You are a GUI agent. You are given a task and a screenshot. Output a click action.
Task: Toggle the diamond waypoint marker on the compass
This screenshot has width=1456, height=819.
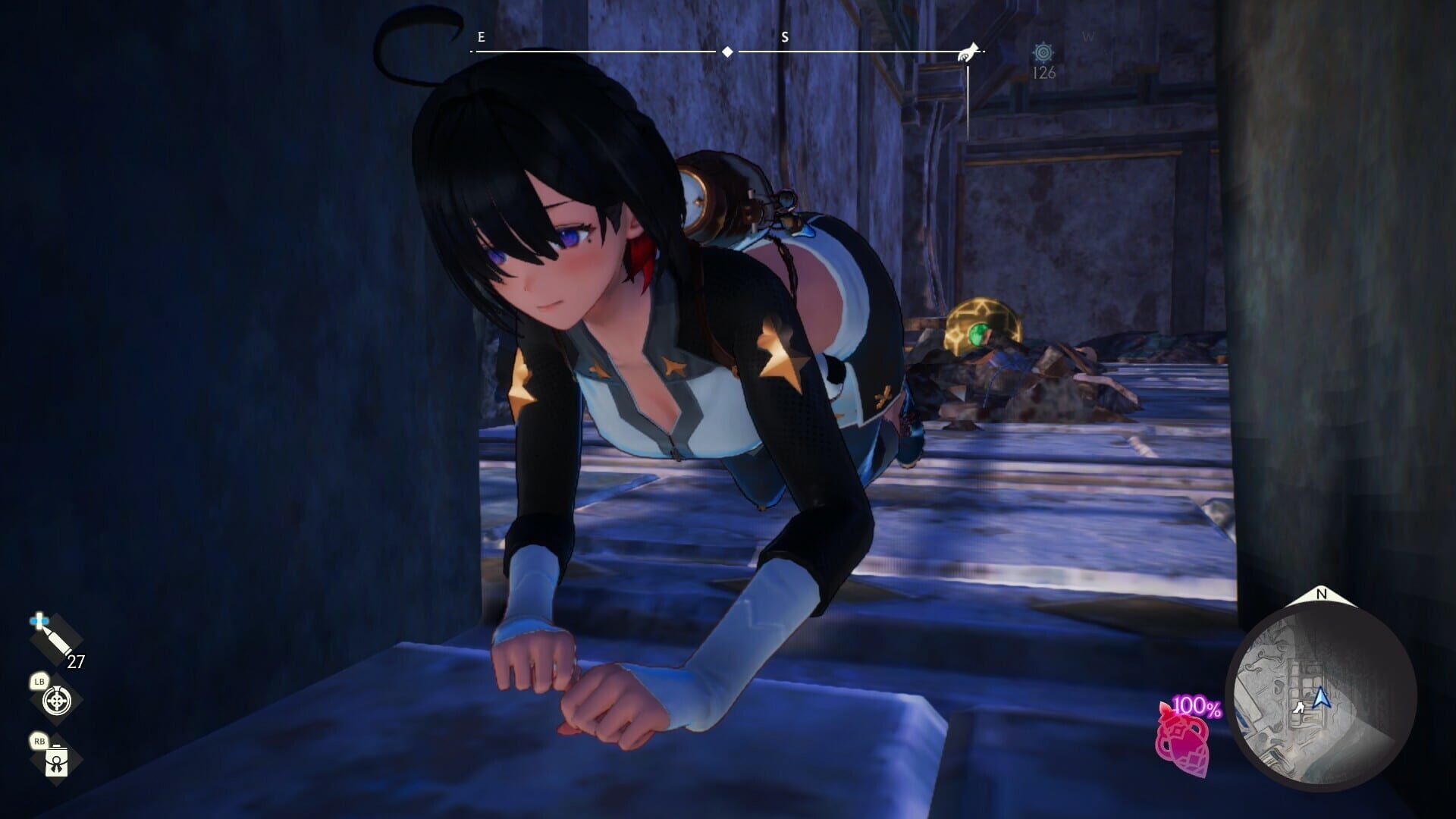click(726, 50)
